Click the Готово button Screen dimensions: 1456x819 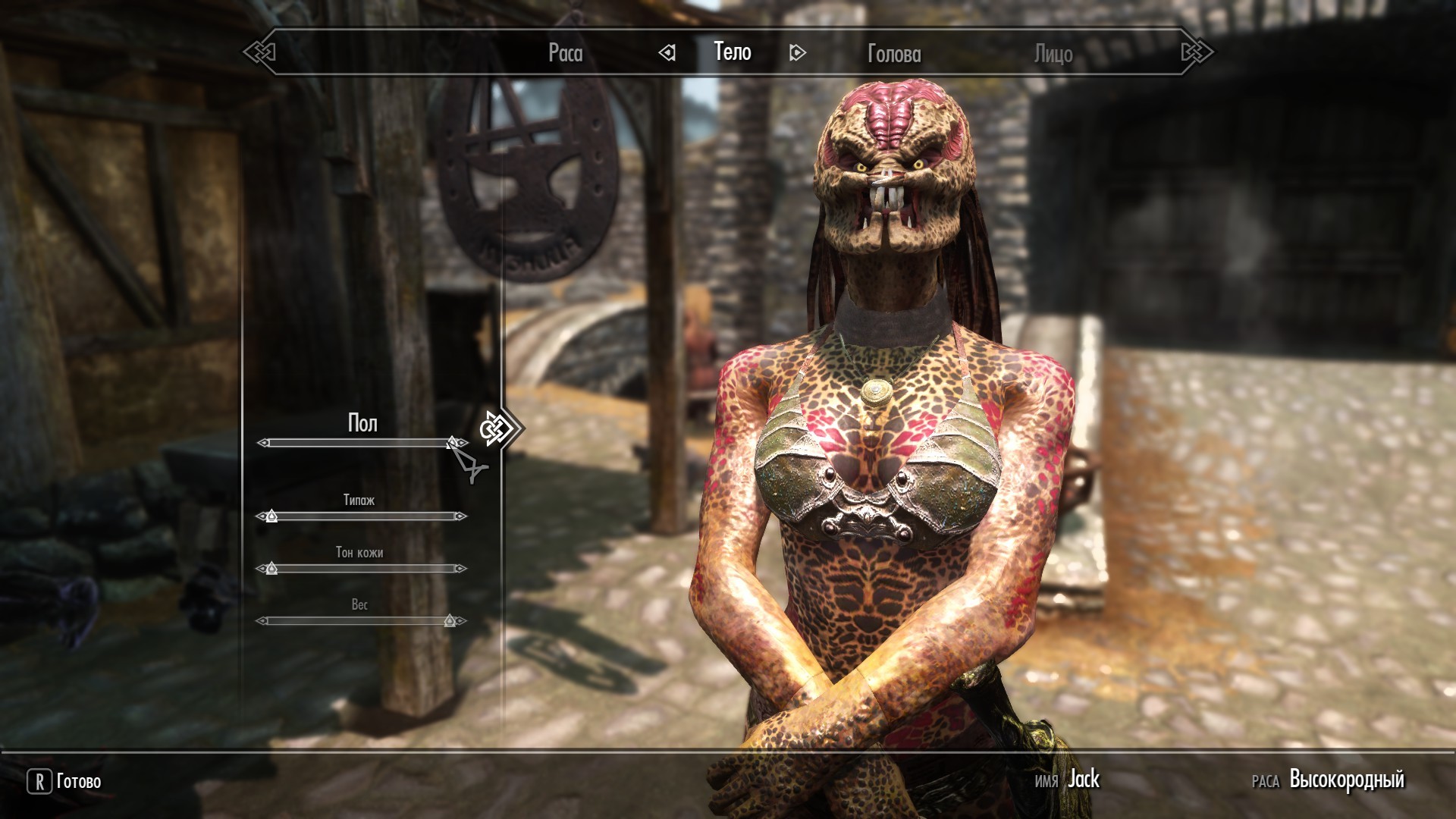click(x=65, y=781)
